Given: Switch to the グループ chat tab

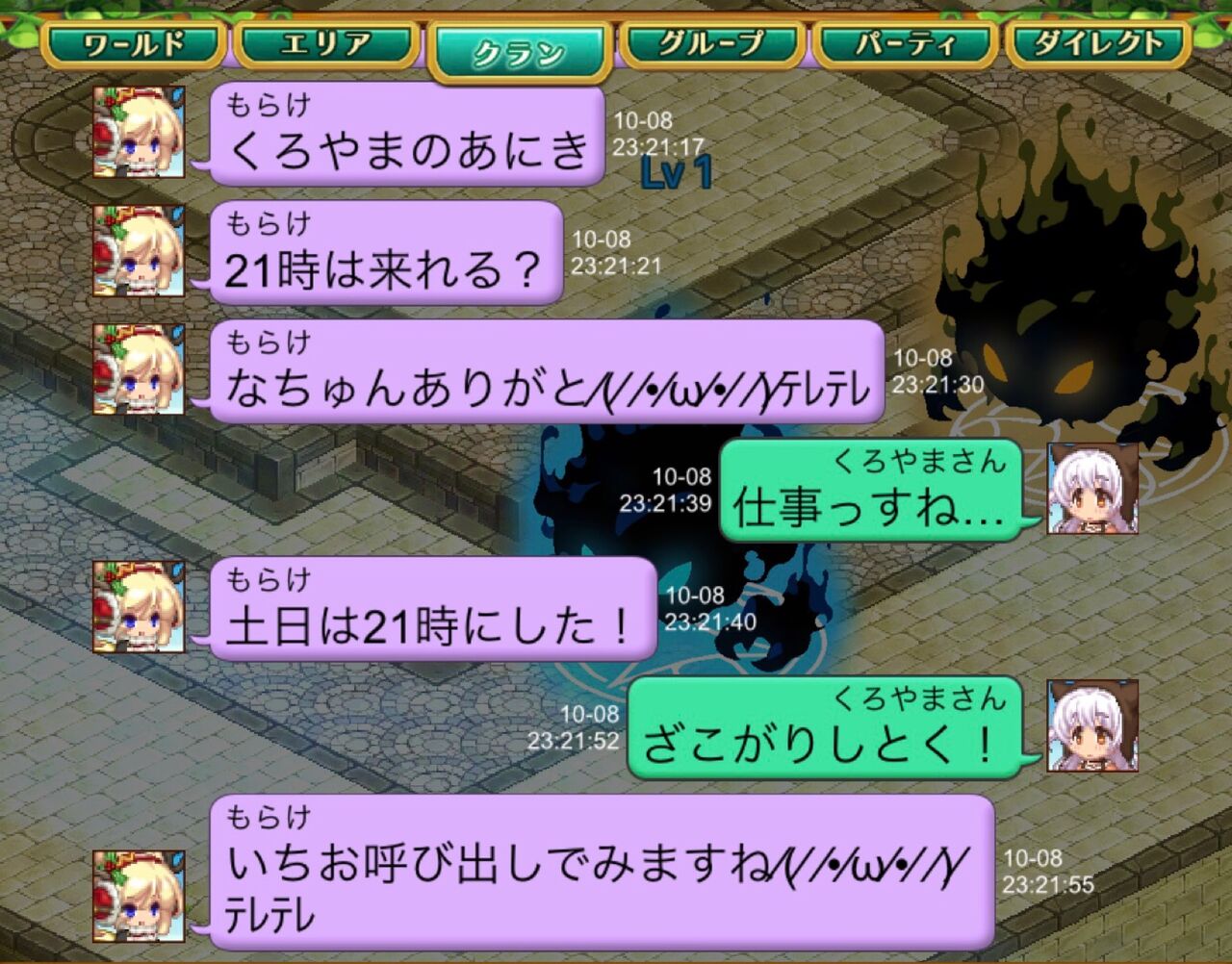Looking at the screenshot, I should click(712, 41).
